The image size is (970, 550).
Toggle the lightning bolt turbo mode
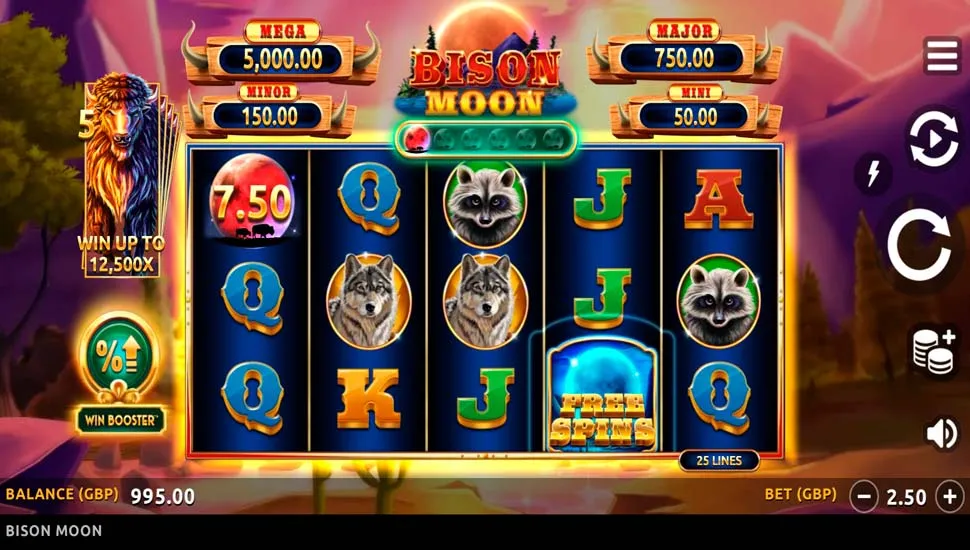[873, 174]
